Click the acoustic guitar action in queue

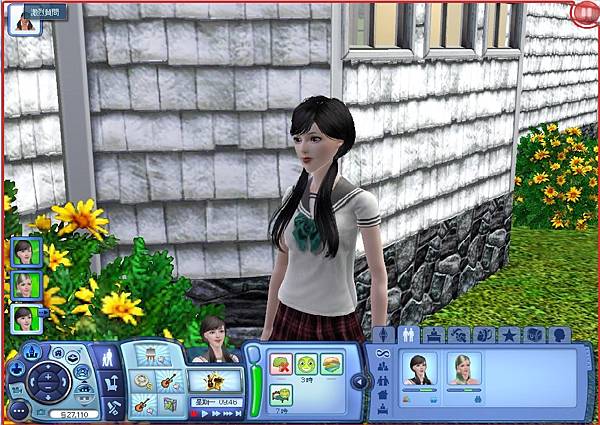[x=167, y=381]
